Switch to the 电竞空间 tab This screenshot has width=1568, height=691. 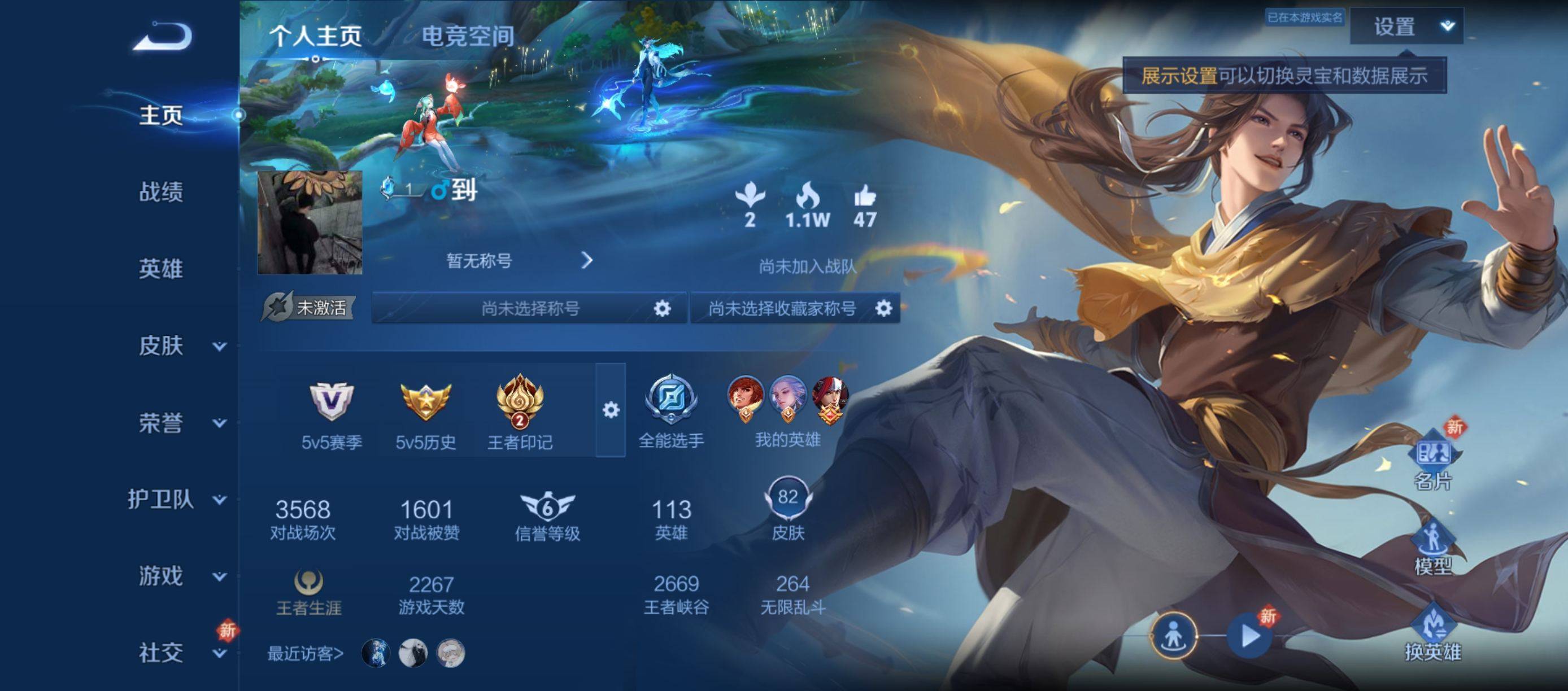(x=468, y=37)
